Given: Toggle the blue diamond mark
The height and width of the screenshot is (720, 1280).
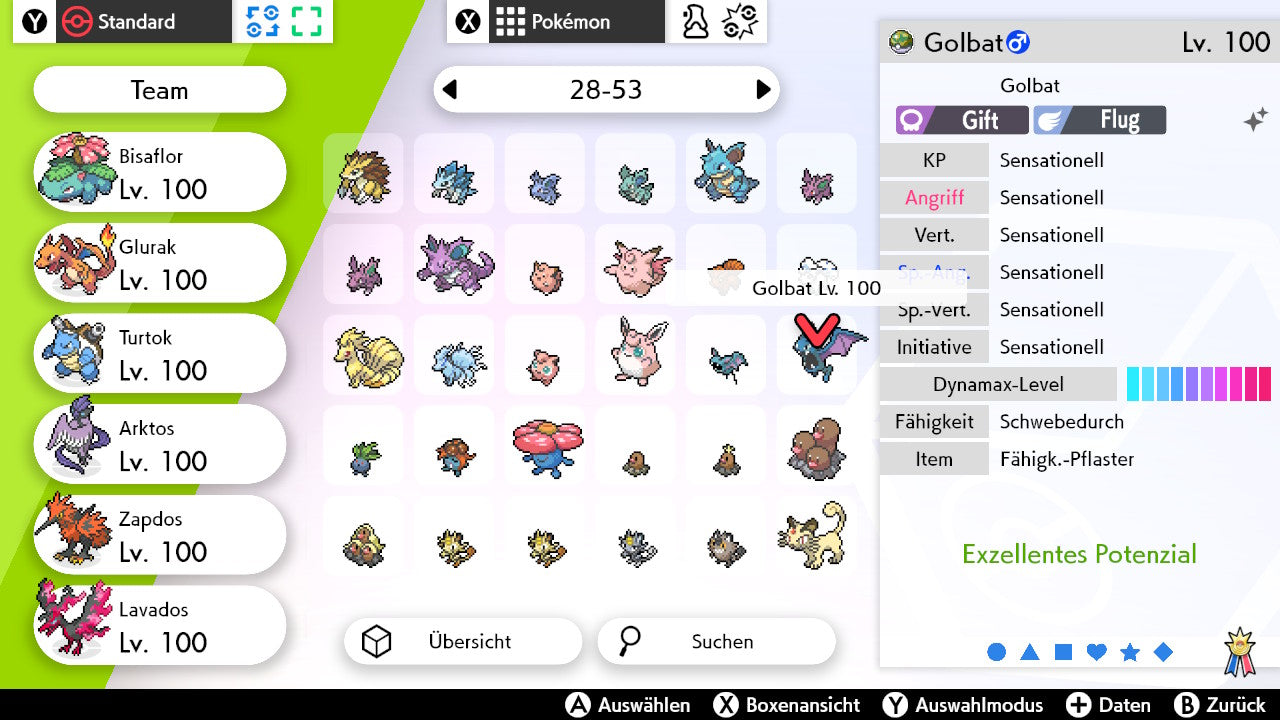Looking at the screenshot, I should pos(1163,651).
